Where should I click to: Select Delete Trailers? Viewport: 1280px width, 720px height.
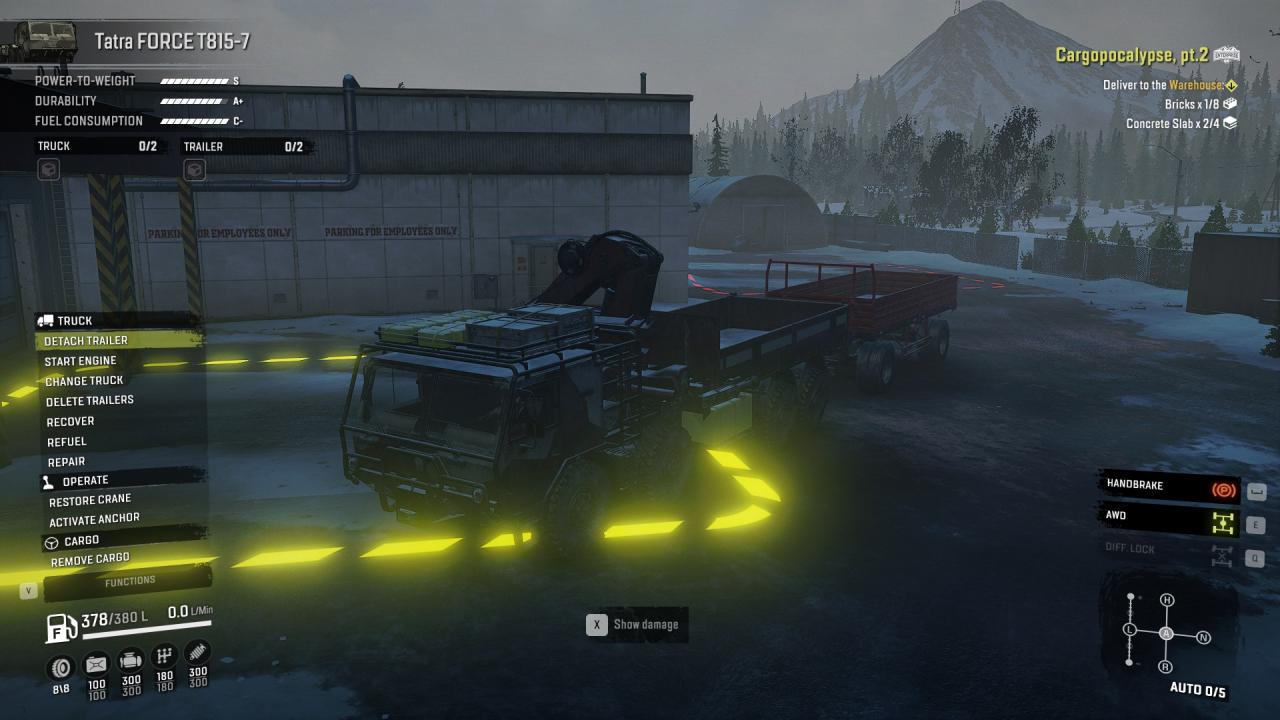[x=89, y=401]
